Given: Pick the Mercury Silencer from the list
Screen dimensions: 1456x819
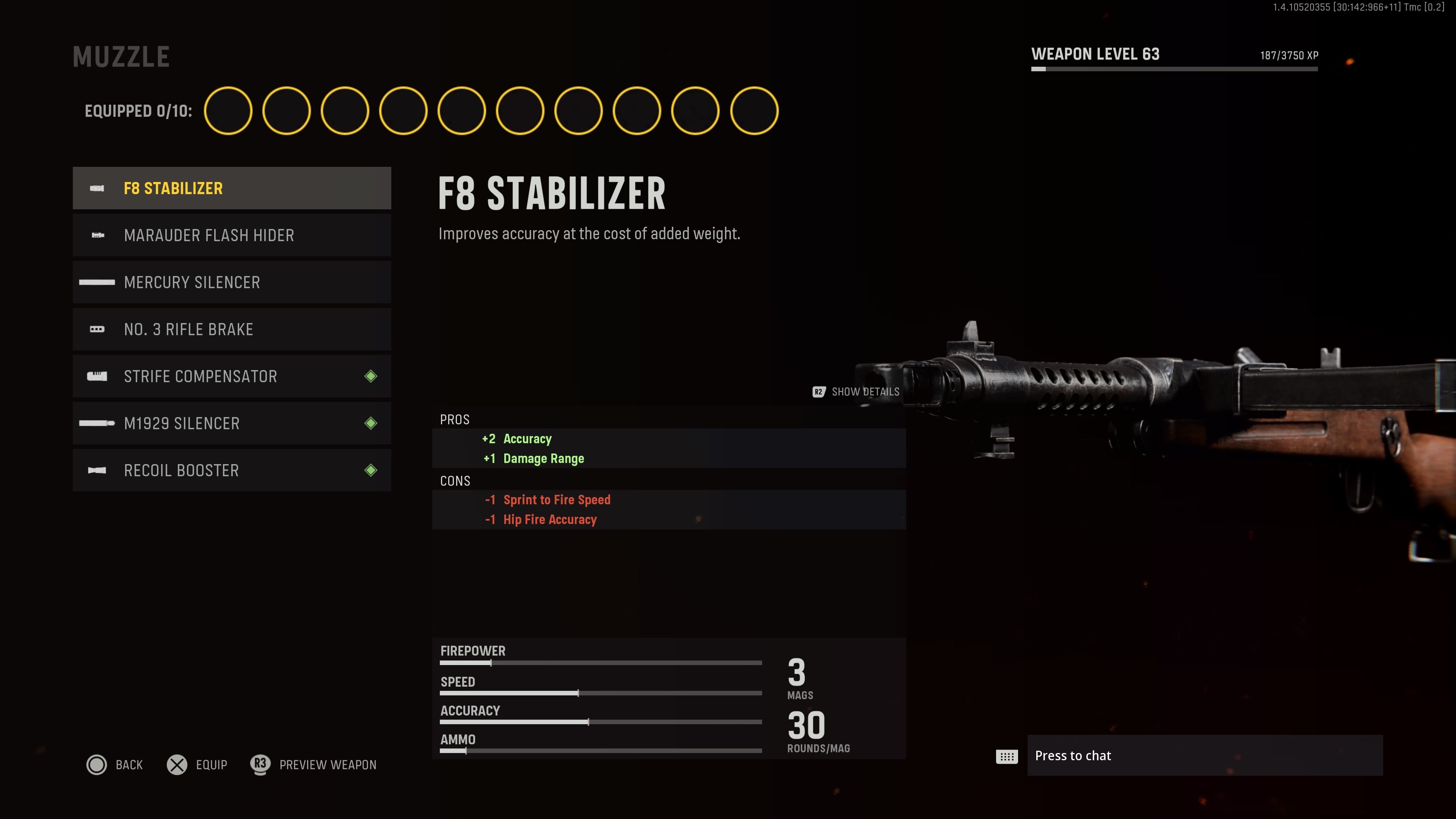Looking at the screenshot, I should coord(232,282).
